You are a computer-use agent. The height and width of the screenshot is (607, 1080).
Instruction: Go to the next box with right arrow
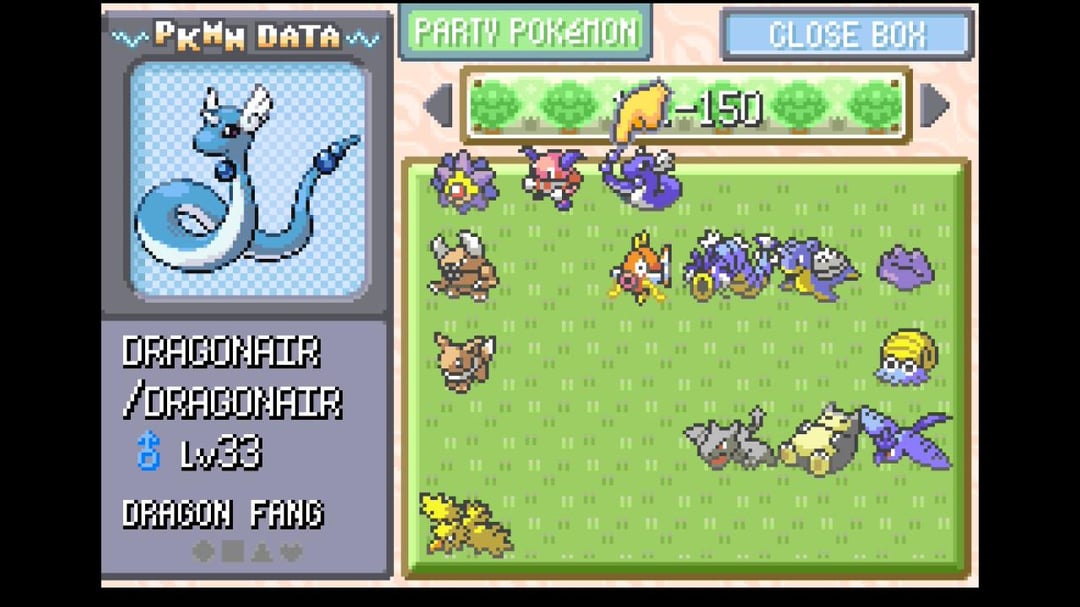point(934,106)
